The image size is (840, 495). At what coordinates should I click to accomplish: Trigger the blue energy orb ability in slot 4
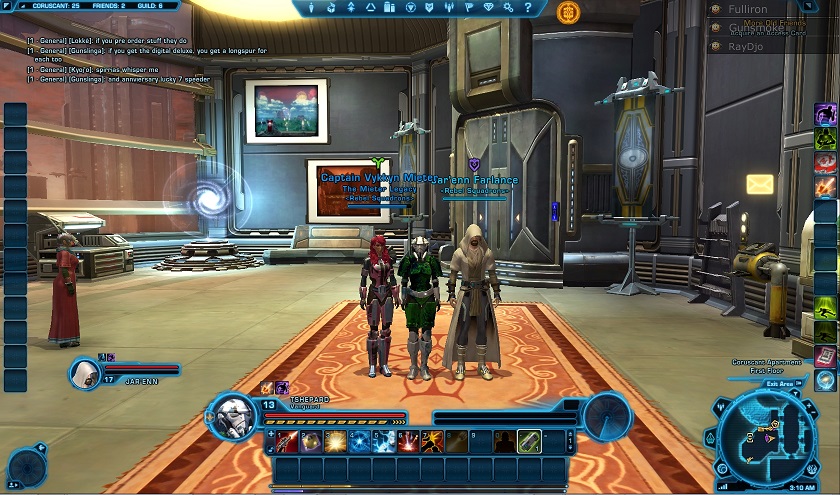click(x=360, y=441)
